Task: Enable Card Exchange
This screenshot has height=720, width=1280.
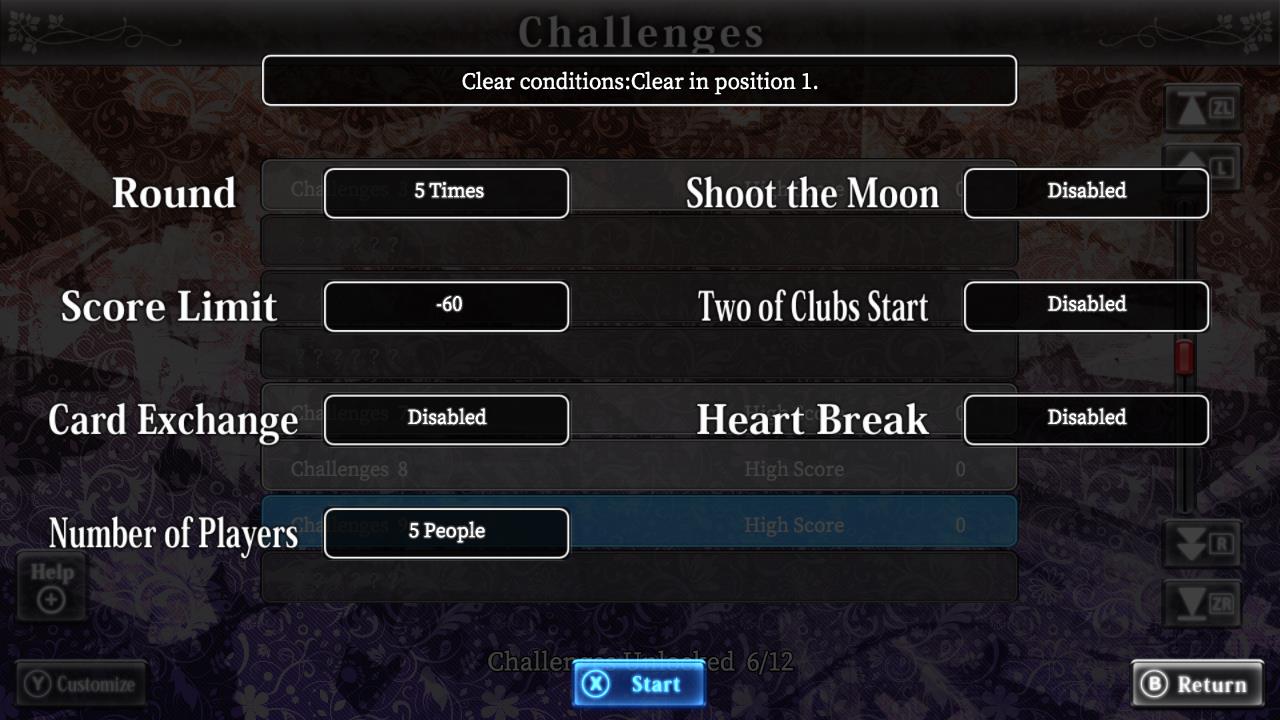Action: pyautogui.click(x=446, y=419)
